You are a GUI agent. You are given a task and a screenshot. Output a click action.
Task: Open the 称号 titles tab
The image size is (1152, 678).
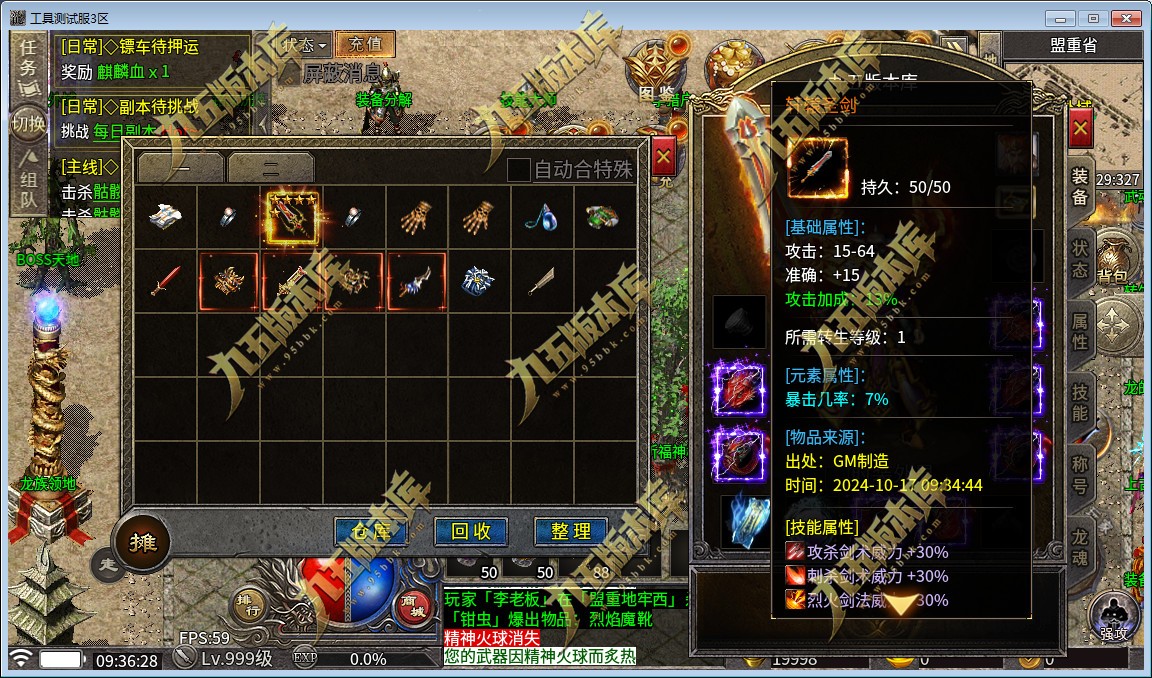click(x=1080, y=473)
